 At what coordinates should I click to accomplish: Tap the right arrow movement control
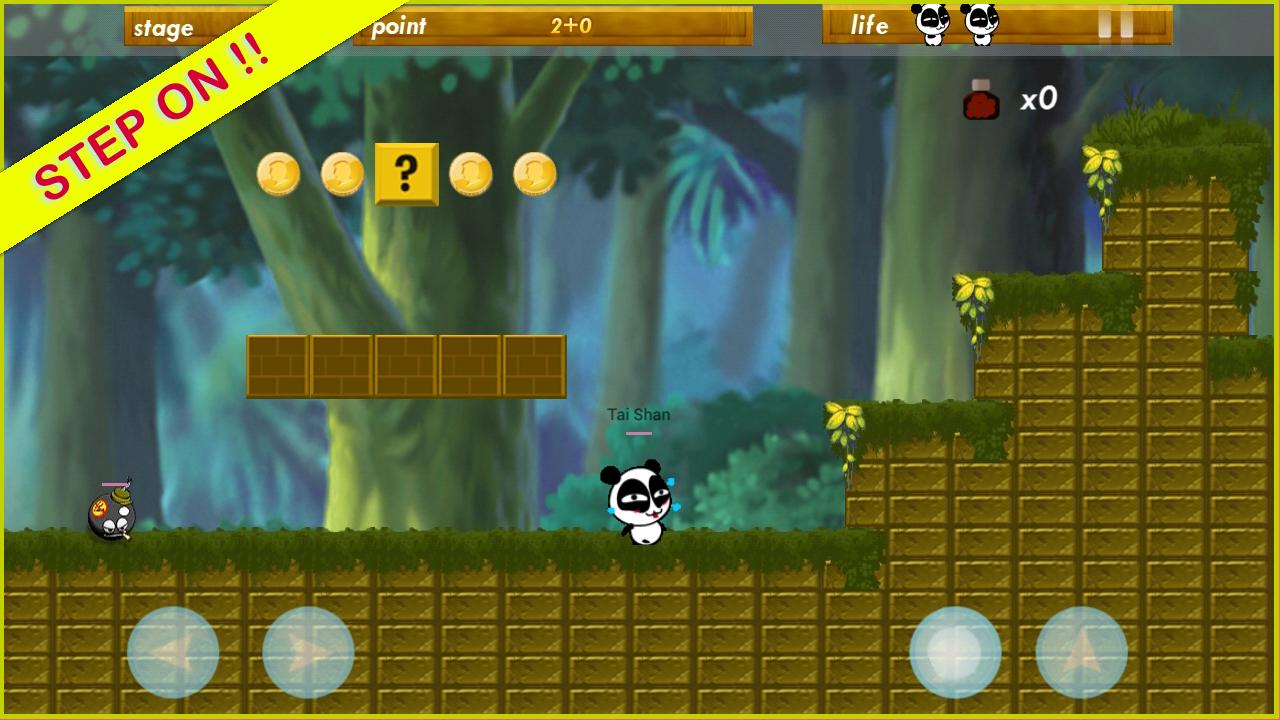tap(308, 652)
